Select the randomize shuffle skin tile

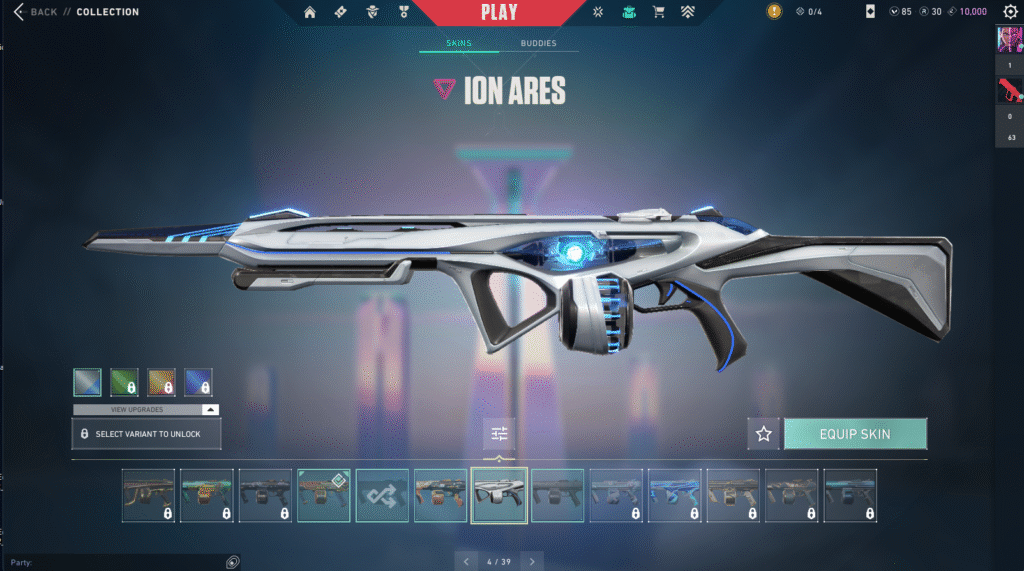[382, 495]
